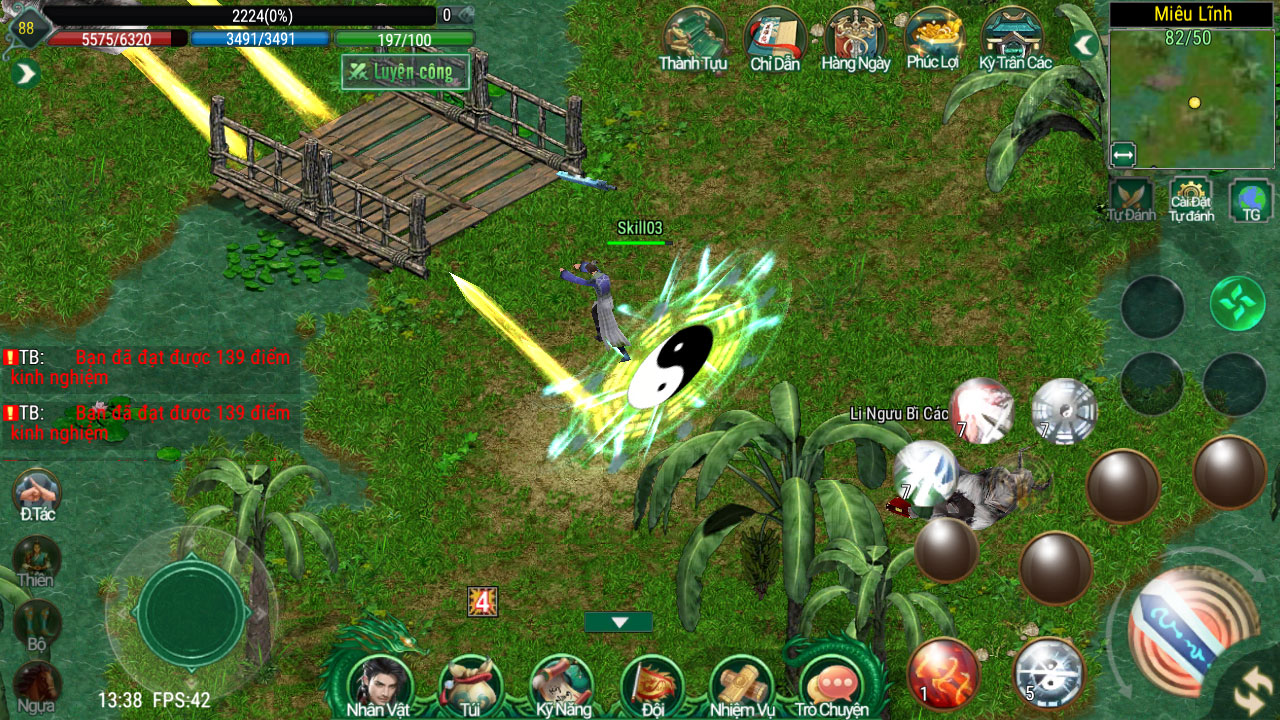The image size is (1280, 720).
Task: Collapse the top menu with left arrow
Action: click(1085, 45)
